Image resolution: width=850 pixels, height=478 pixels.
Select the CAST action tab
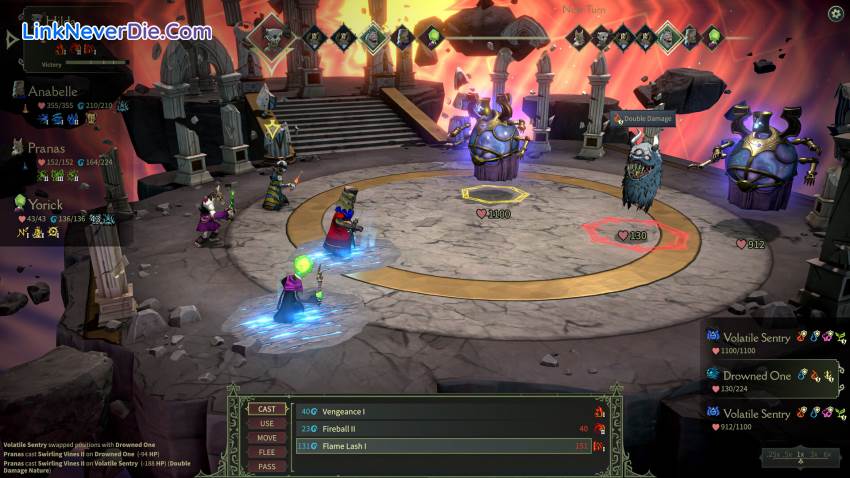pos(267,409)
